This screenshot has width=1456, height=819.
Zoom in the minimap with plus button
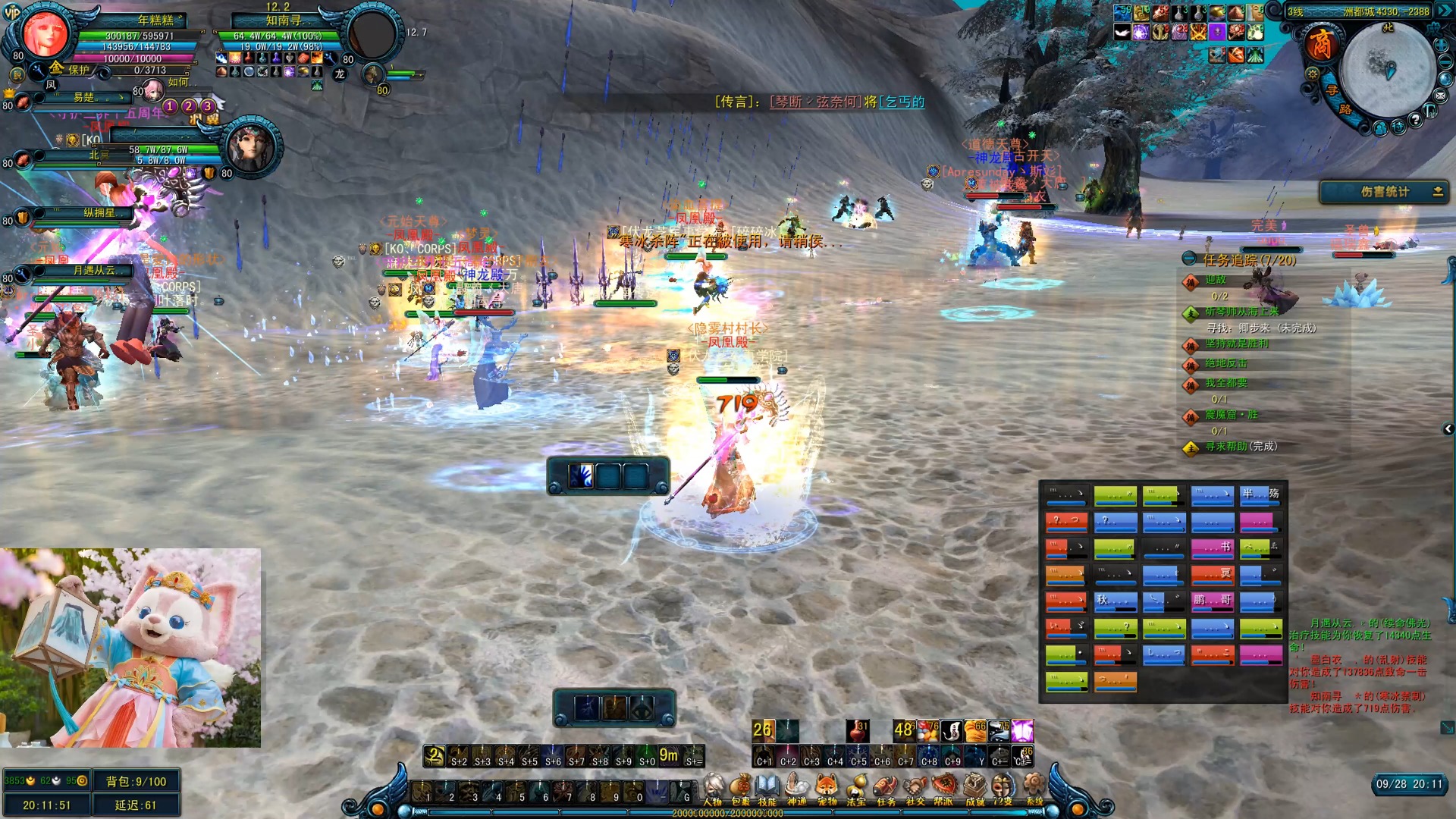pyautogui.click(x=1440, y=45)
